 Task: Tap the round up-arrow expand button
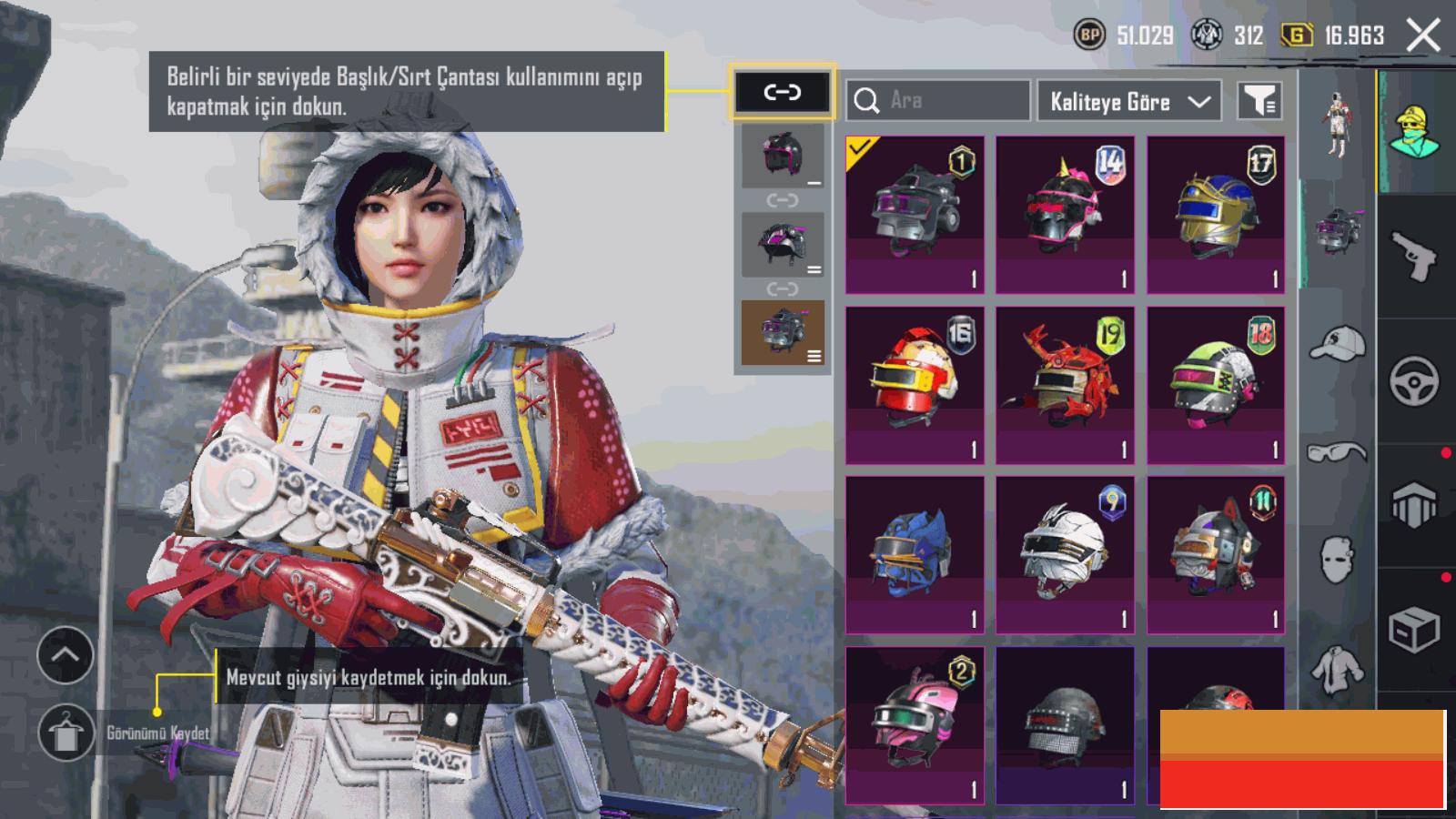click(66, 655)
